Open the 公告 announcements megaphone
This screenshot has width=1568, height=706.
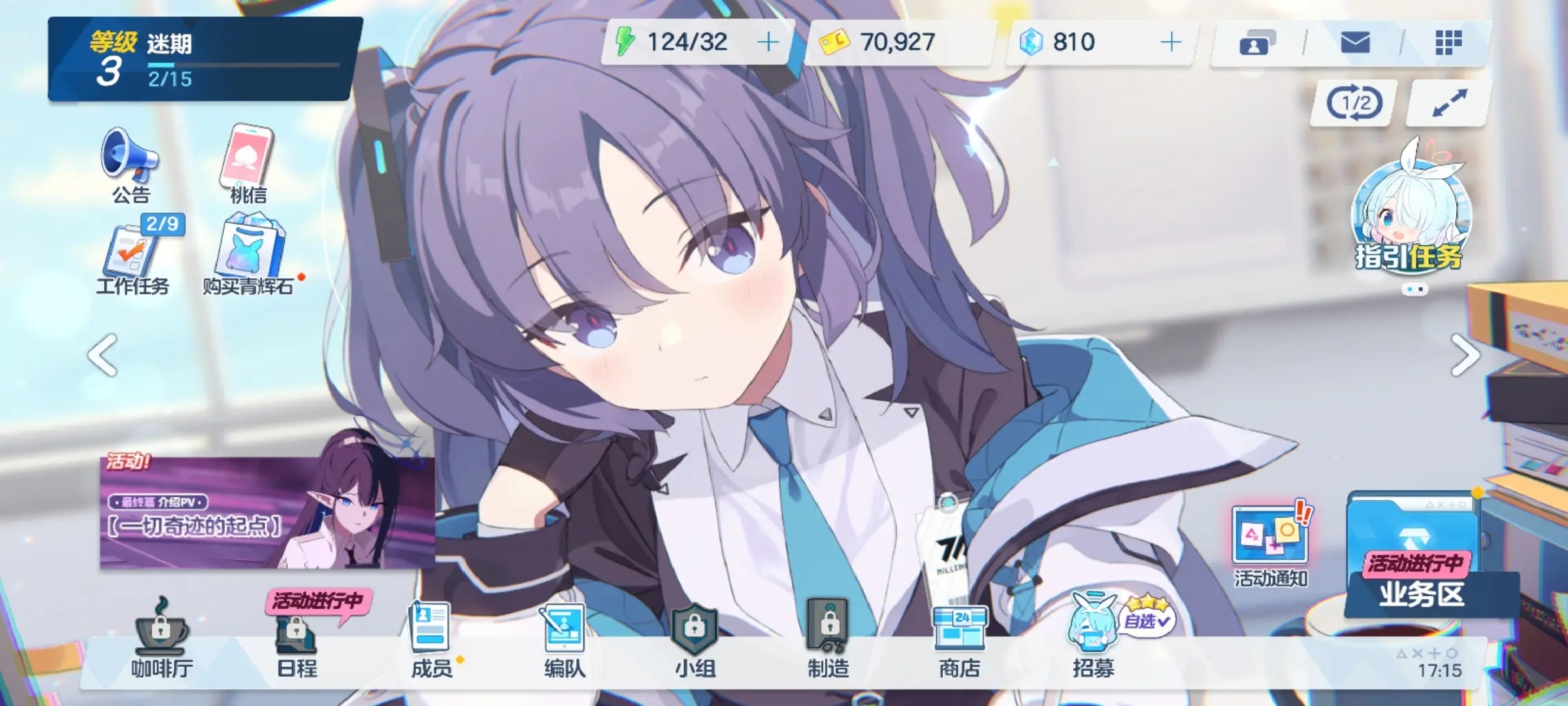click(x=130, y=163)
